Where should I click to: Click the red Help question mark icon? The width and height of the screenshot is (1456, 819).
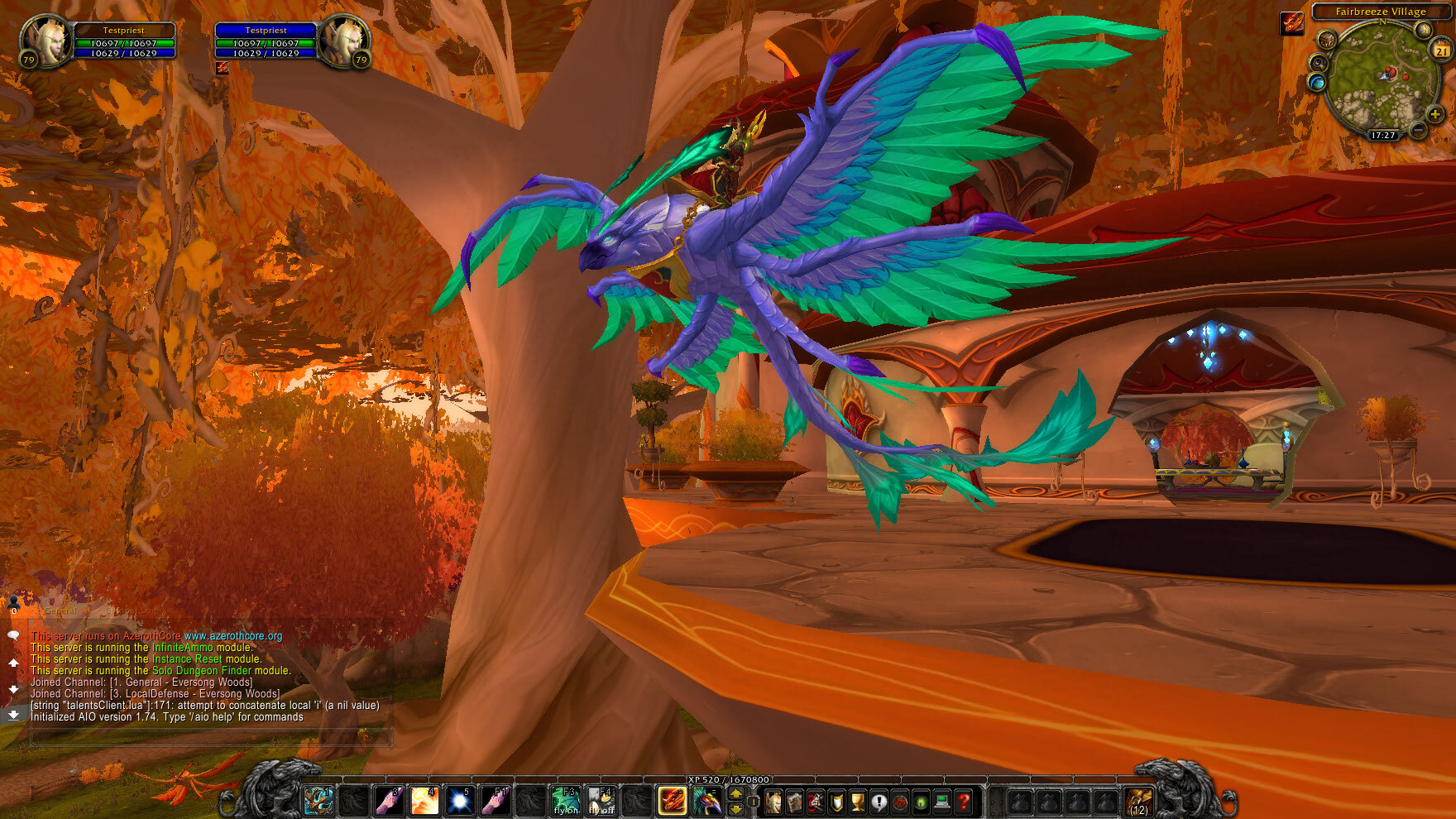(962, 802)
